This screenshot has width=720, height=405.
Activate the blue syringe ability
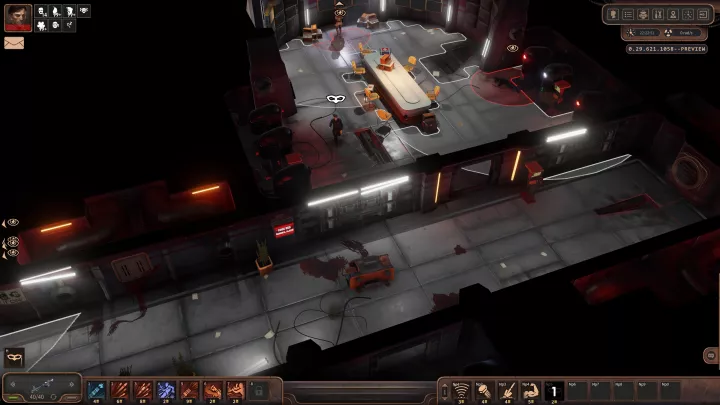pos(97,389)
